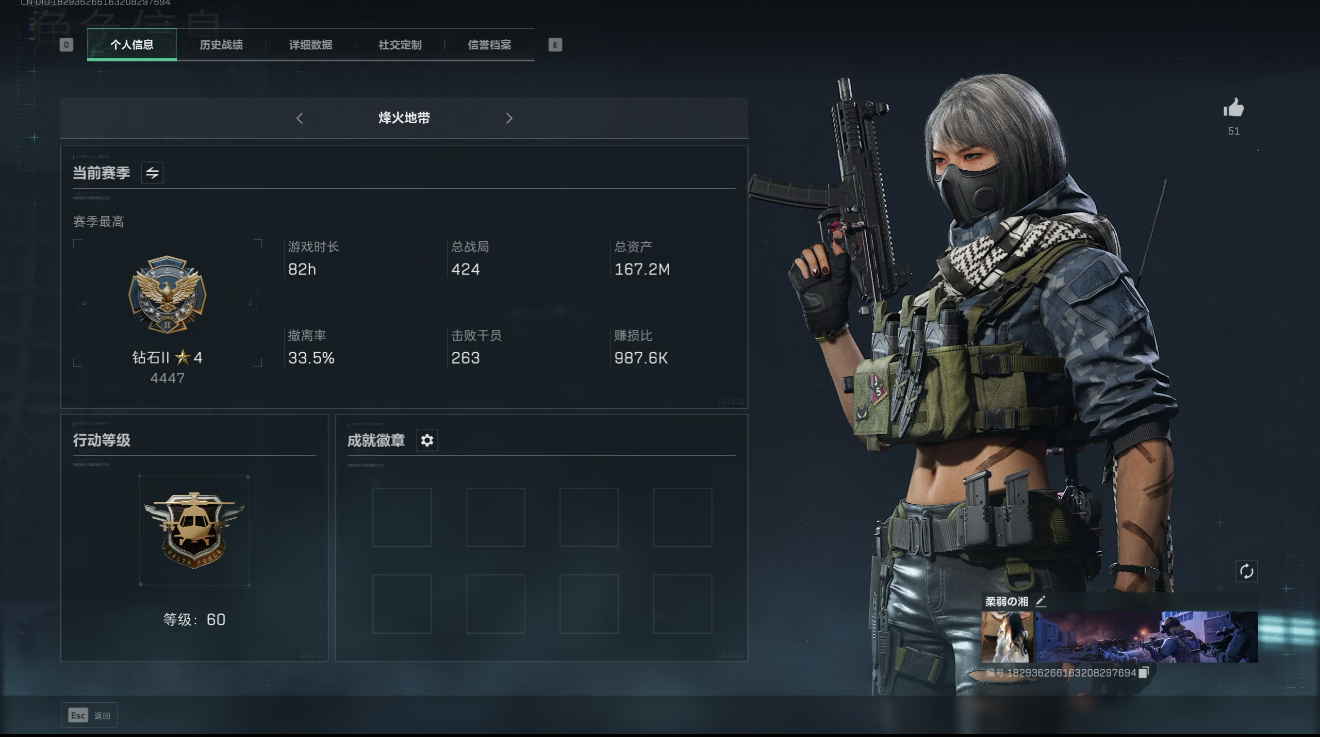
Task: Click the 返回 back button
Action: pos(90,715)
